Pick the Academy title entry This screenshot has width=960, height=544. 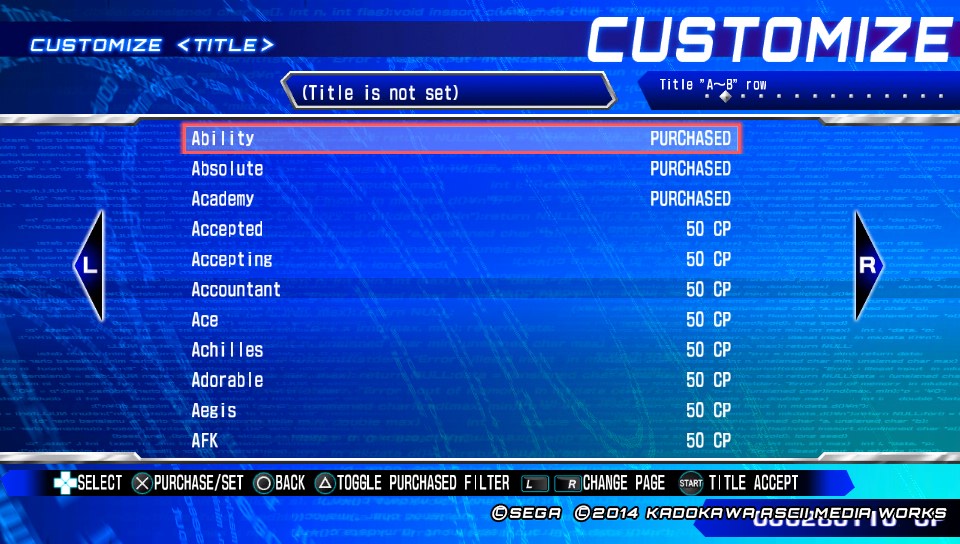pyautogui.click(x=461, y=199)
